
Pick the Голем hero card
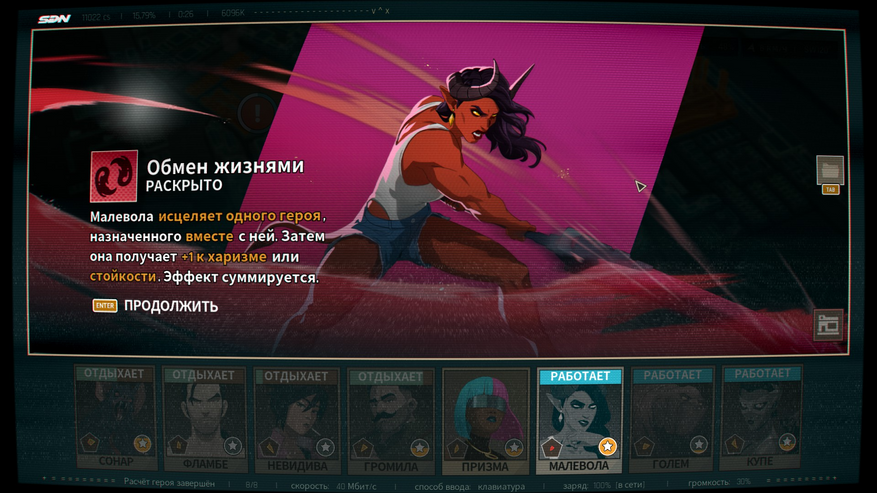pyautogui.click(x=671, y=420)
